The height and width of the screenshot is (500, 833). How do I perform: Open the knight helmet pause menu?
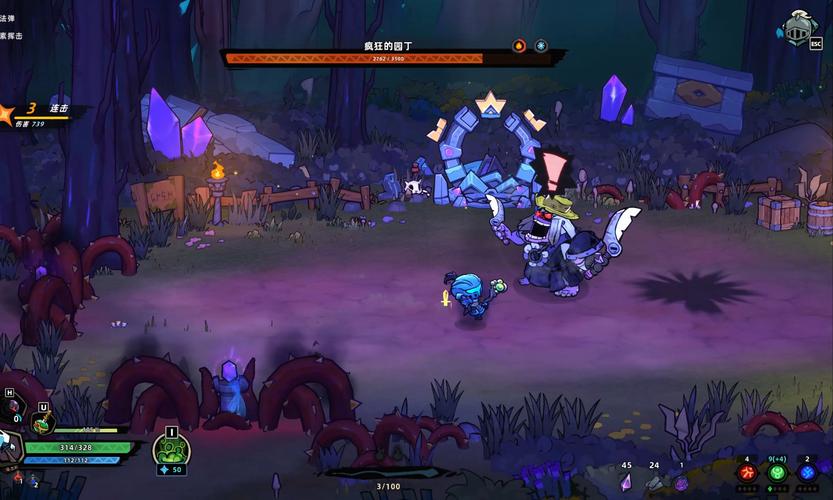pos(799,27)
